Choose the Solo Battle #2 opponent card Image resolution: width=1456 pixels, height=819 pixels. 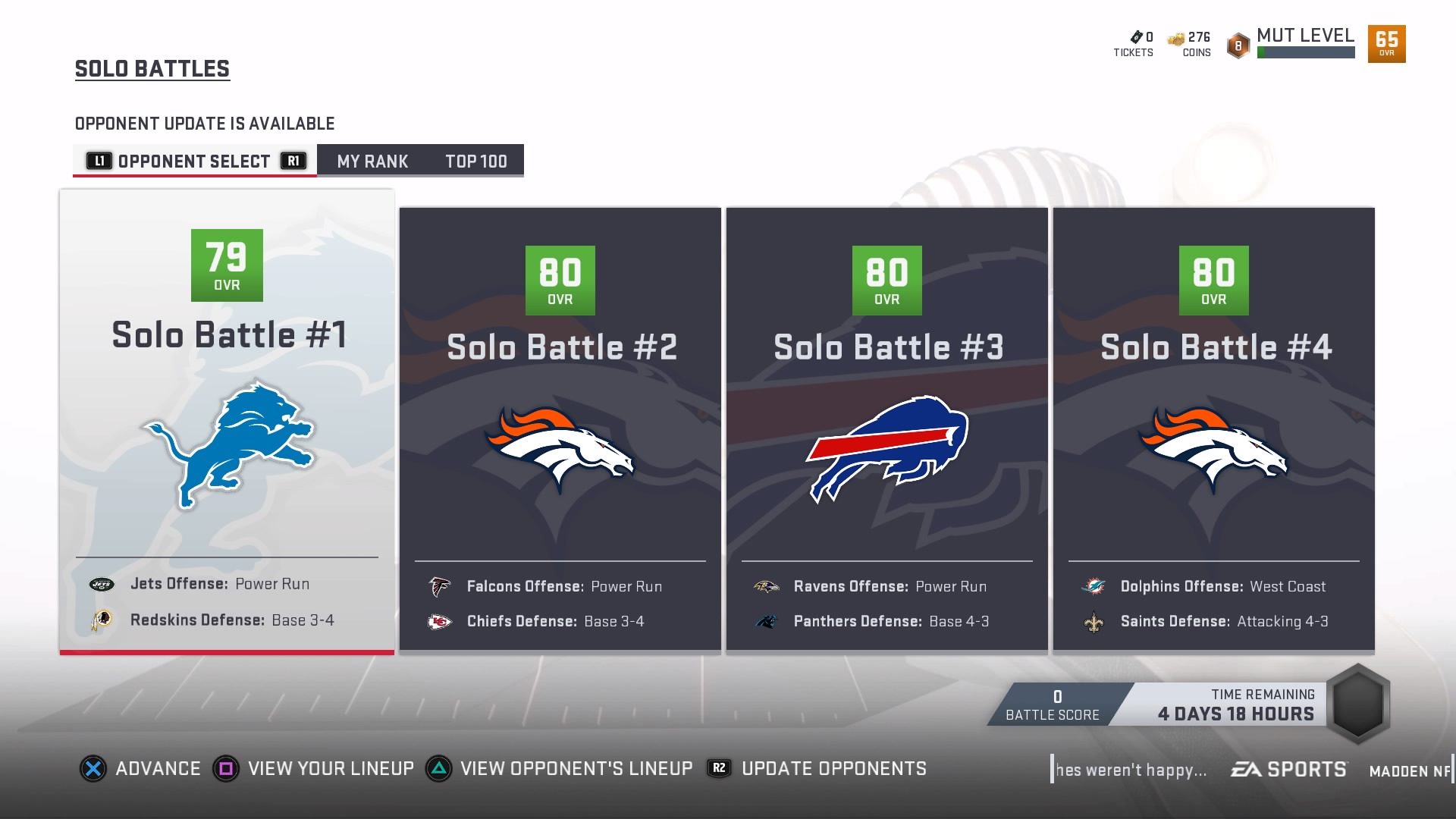point(560,428)
